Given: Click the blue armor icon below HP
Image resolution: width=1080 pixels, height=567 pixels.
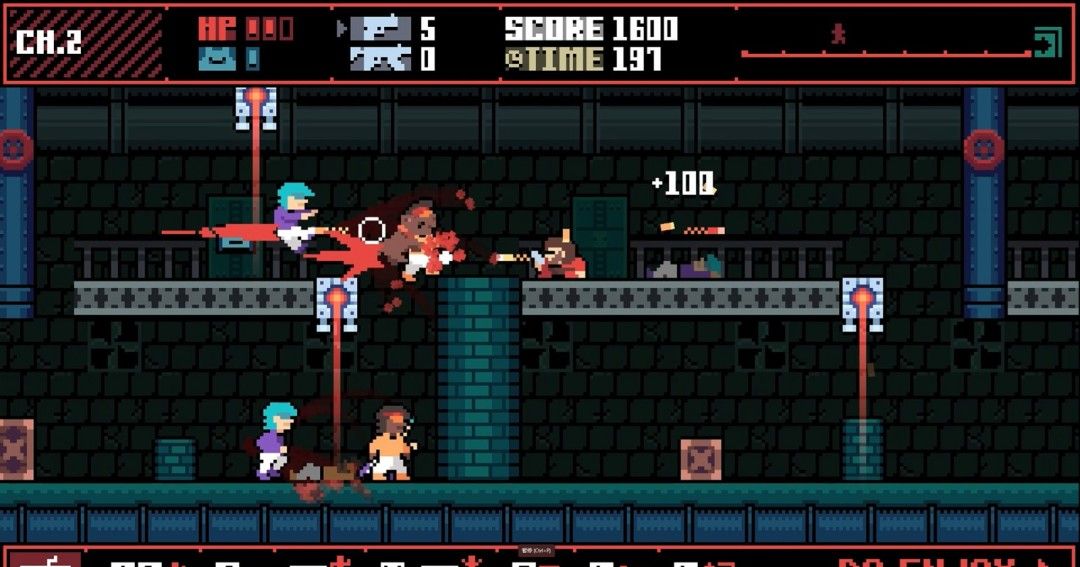Looking at the screenshot, I should click(217, 59).
